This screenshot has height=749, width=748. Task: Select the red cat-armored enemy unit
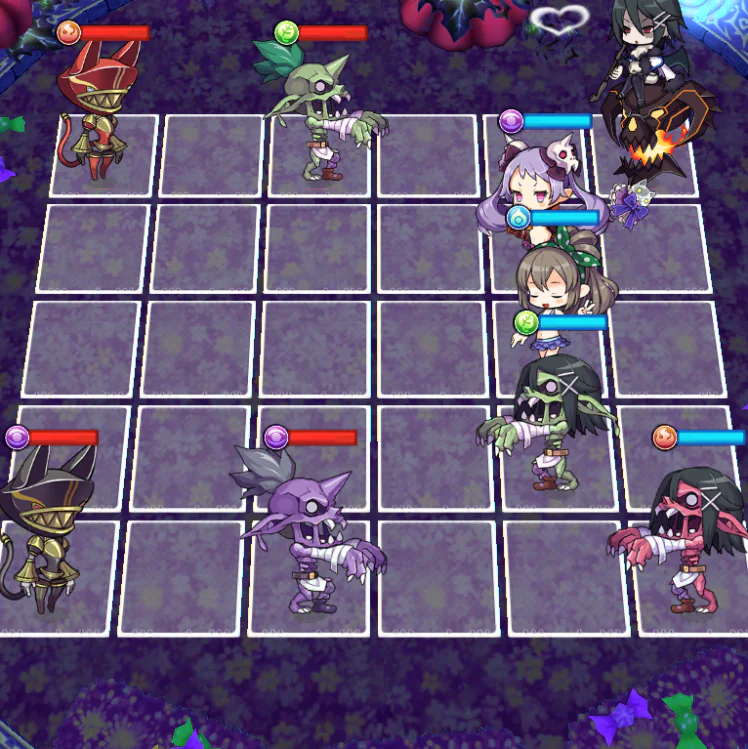[x=94, y=118]
